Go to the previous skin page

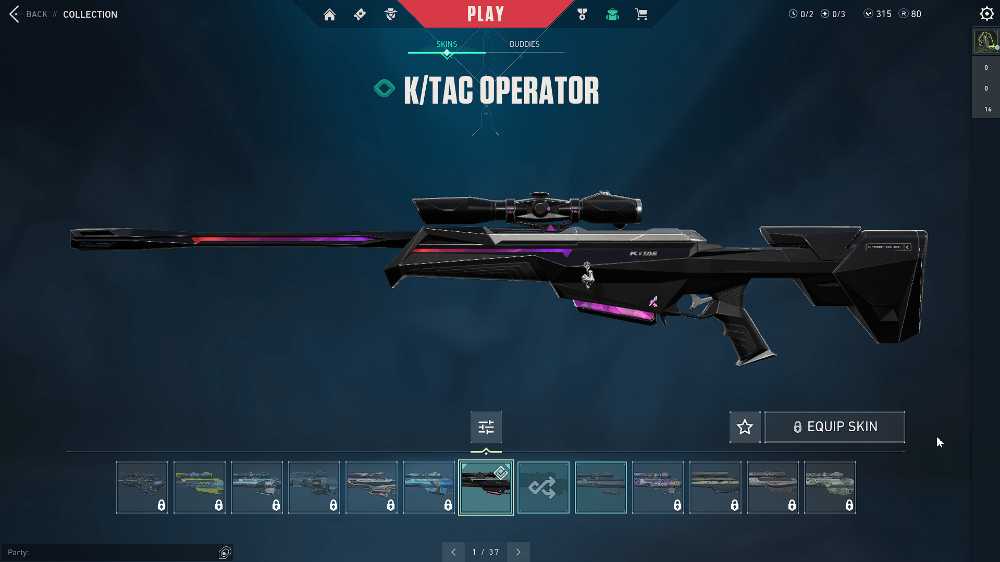453,551
